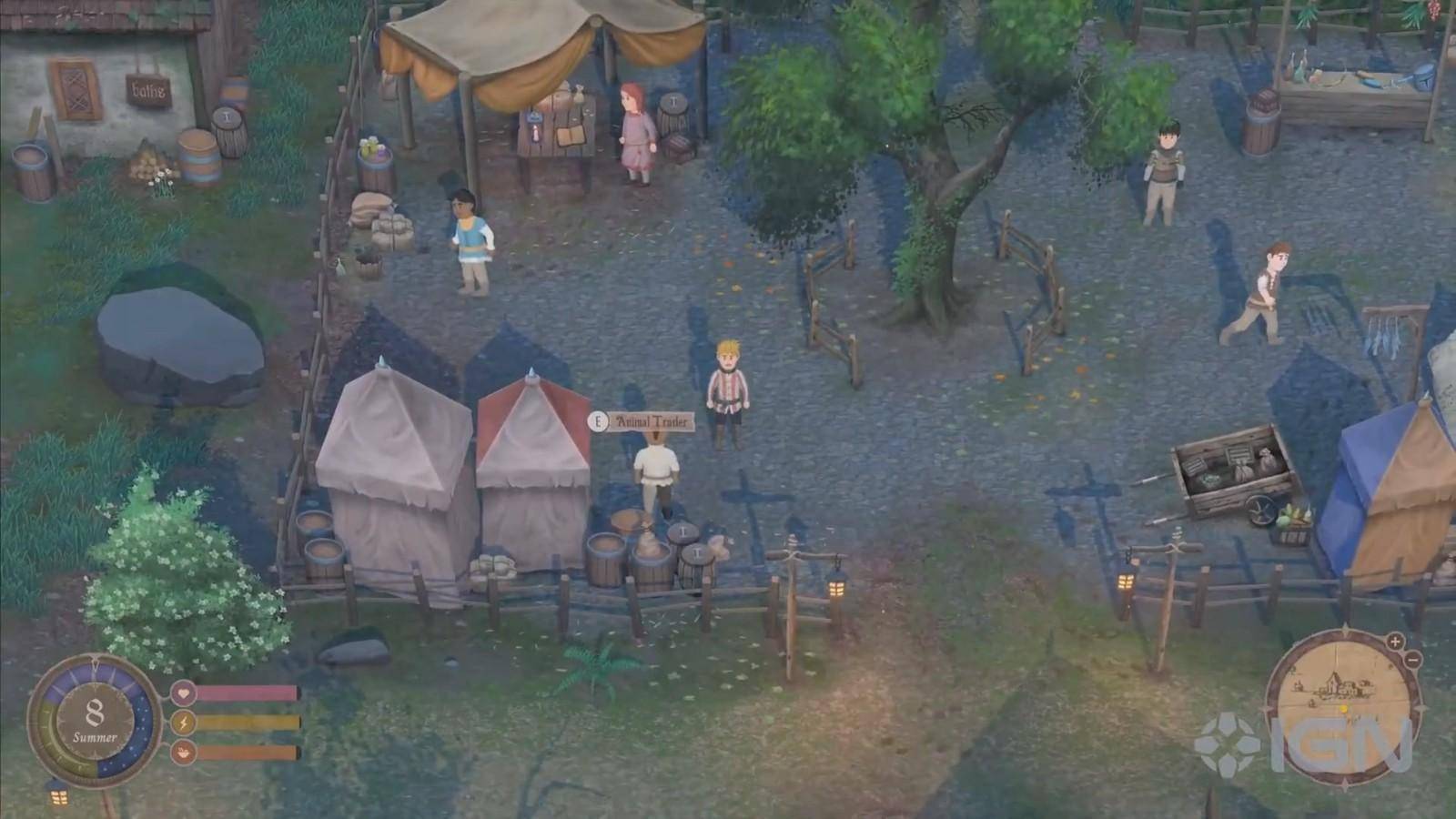
Task: Zoom out the minimap with the minus button
Action: coord(1412,660)
